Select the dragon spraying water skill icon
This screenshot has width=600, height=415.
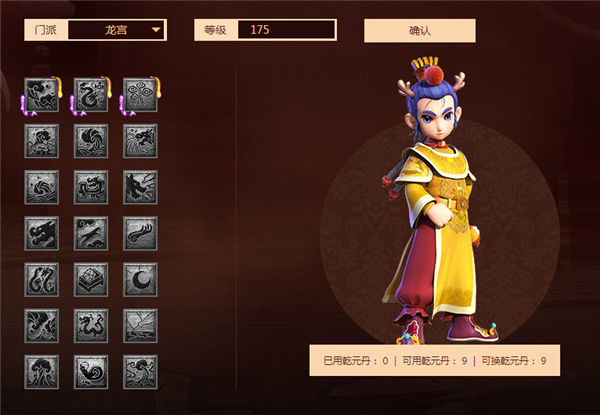140,141
